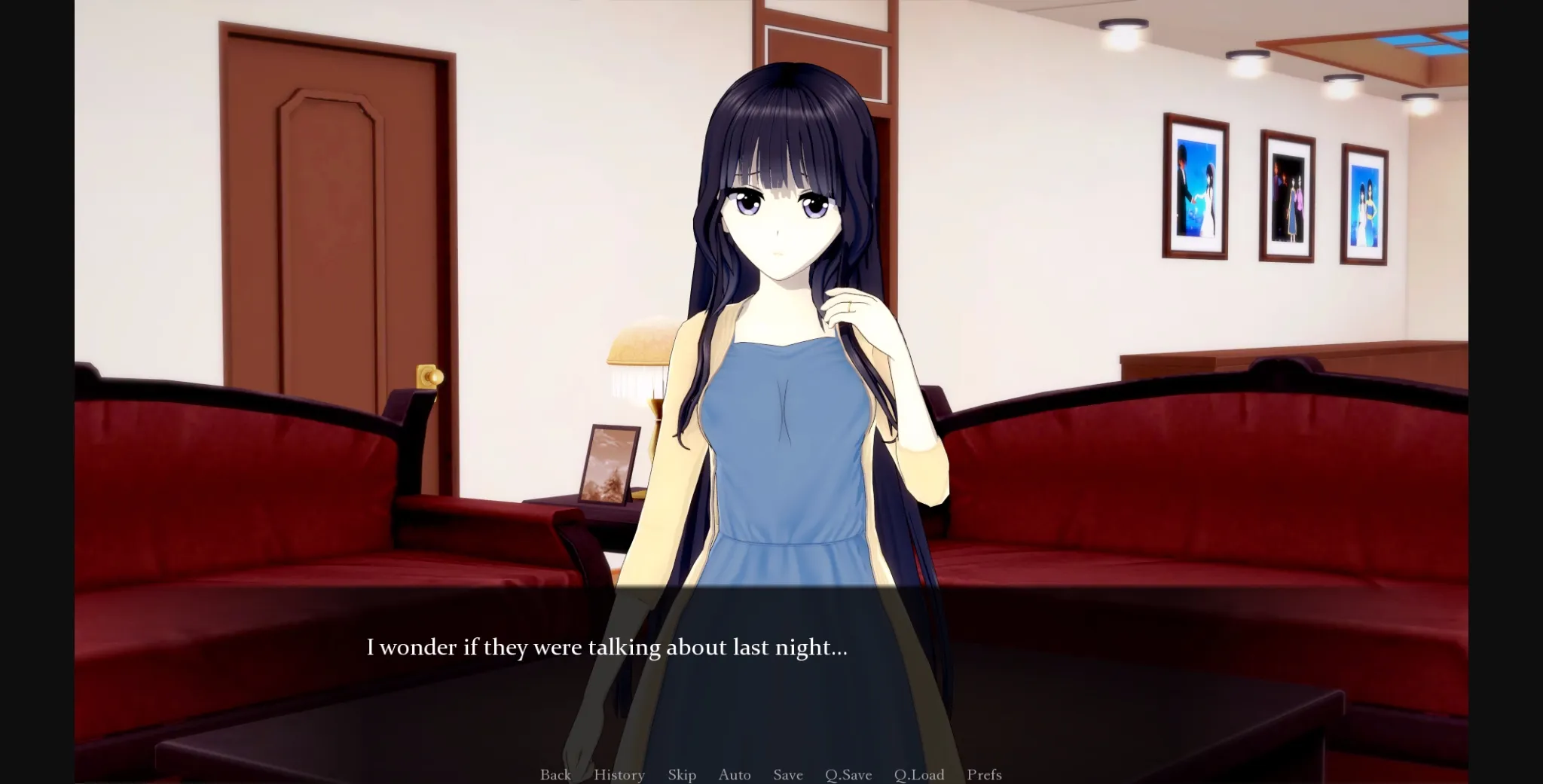
Task: Load the quick save via Q.Load
Action: (x=921, y=774)
